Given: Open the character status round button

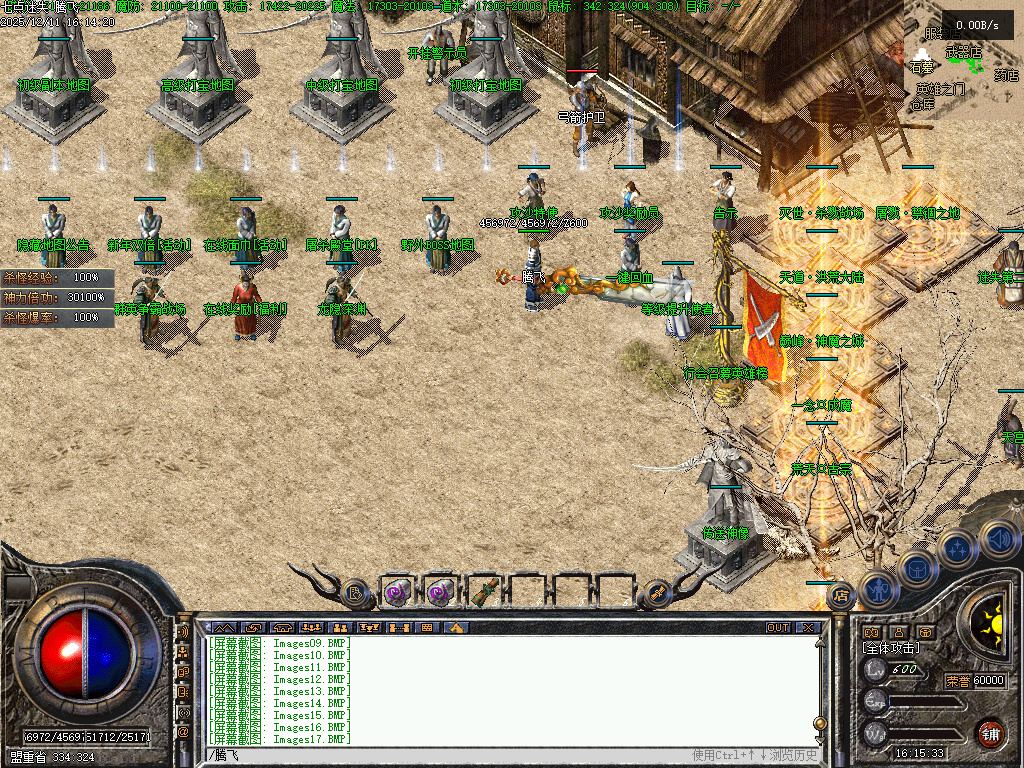Looking at the screenshot, I should click(877, 590).
